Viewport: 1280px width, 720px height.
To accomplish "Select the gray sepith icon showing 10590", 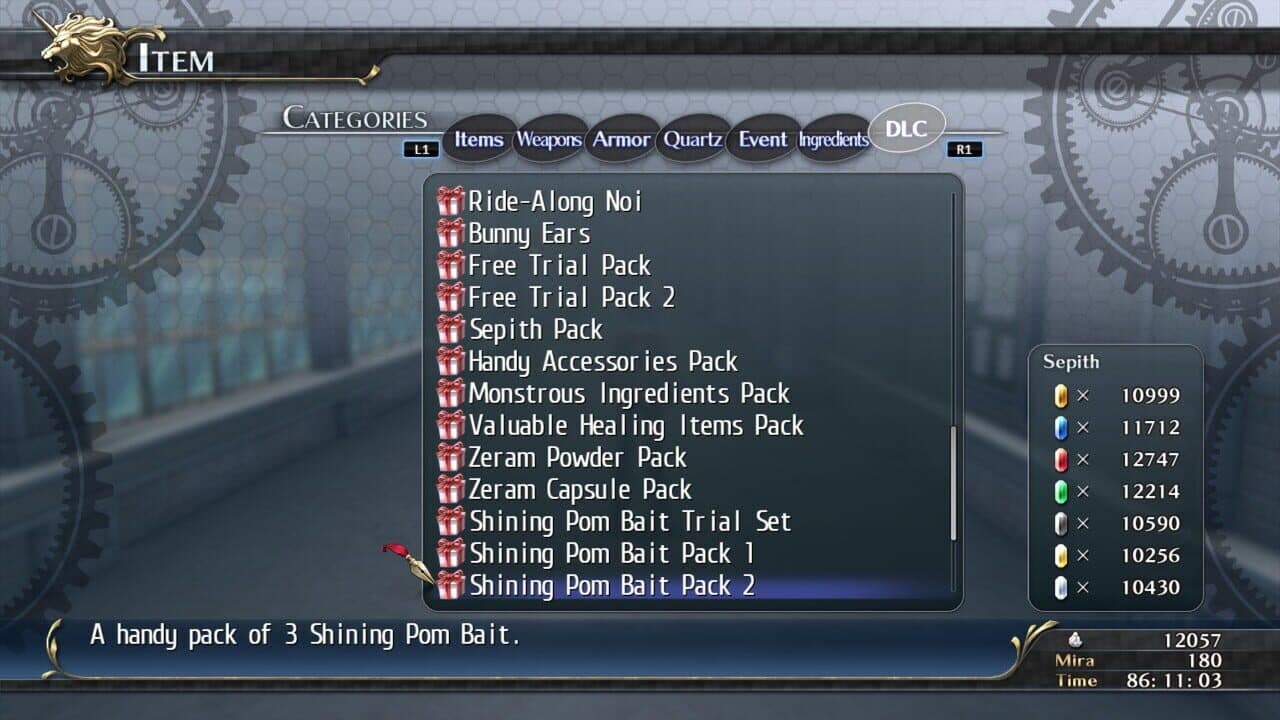I will [1062, 523].
